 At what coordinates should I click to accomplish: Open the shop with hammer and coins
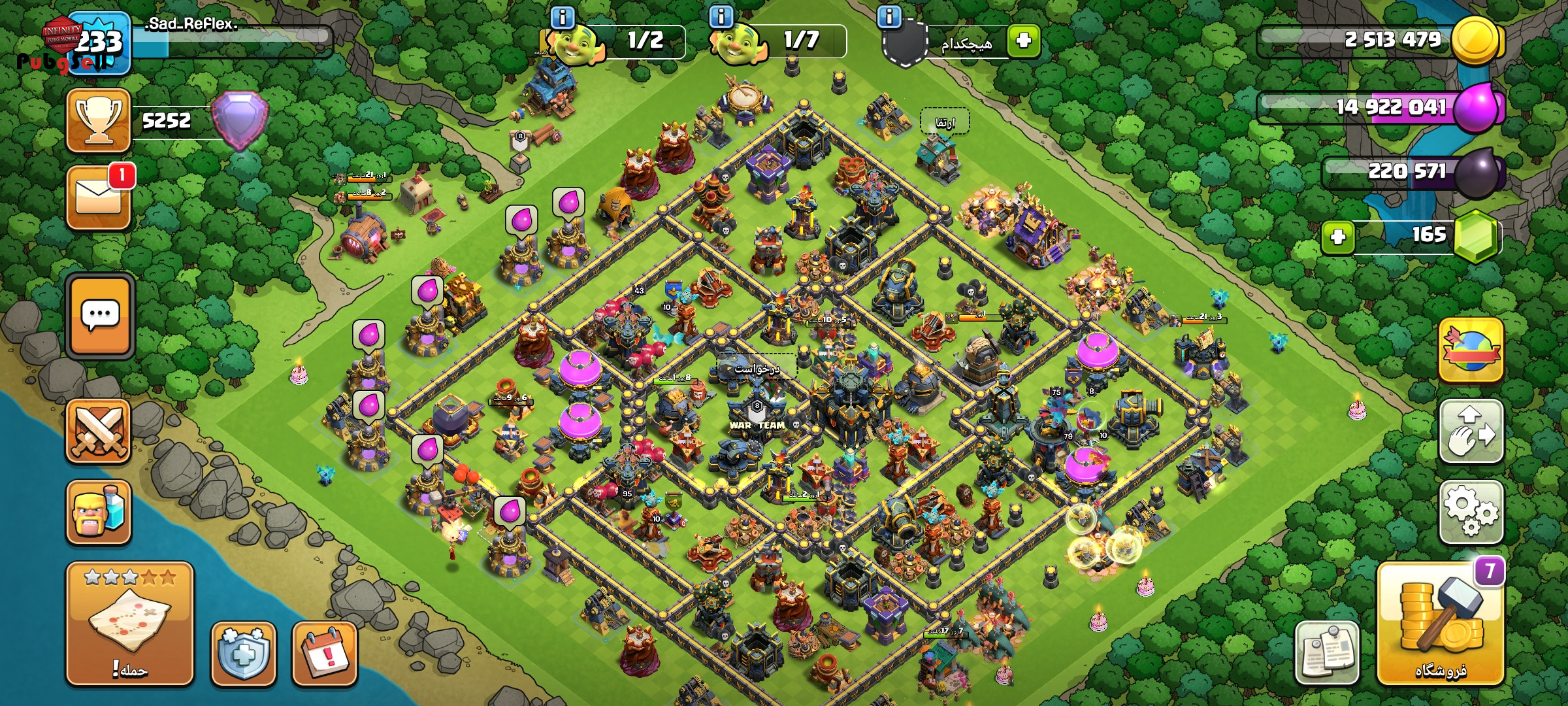(x=1441, y=626)
